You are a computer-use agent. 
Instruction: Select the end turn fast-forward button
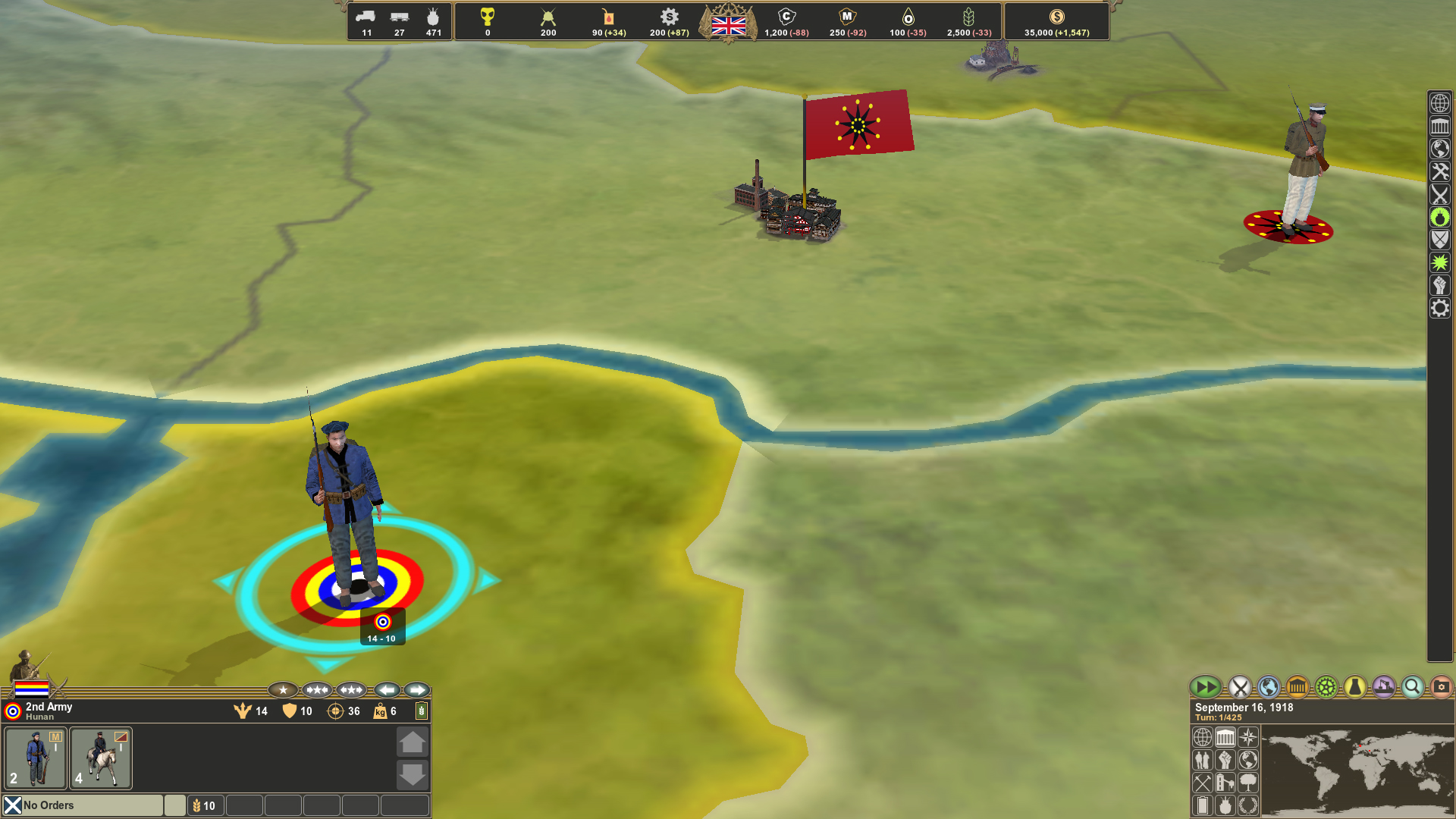1206,686
